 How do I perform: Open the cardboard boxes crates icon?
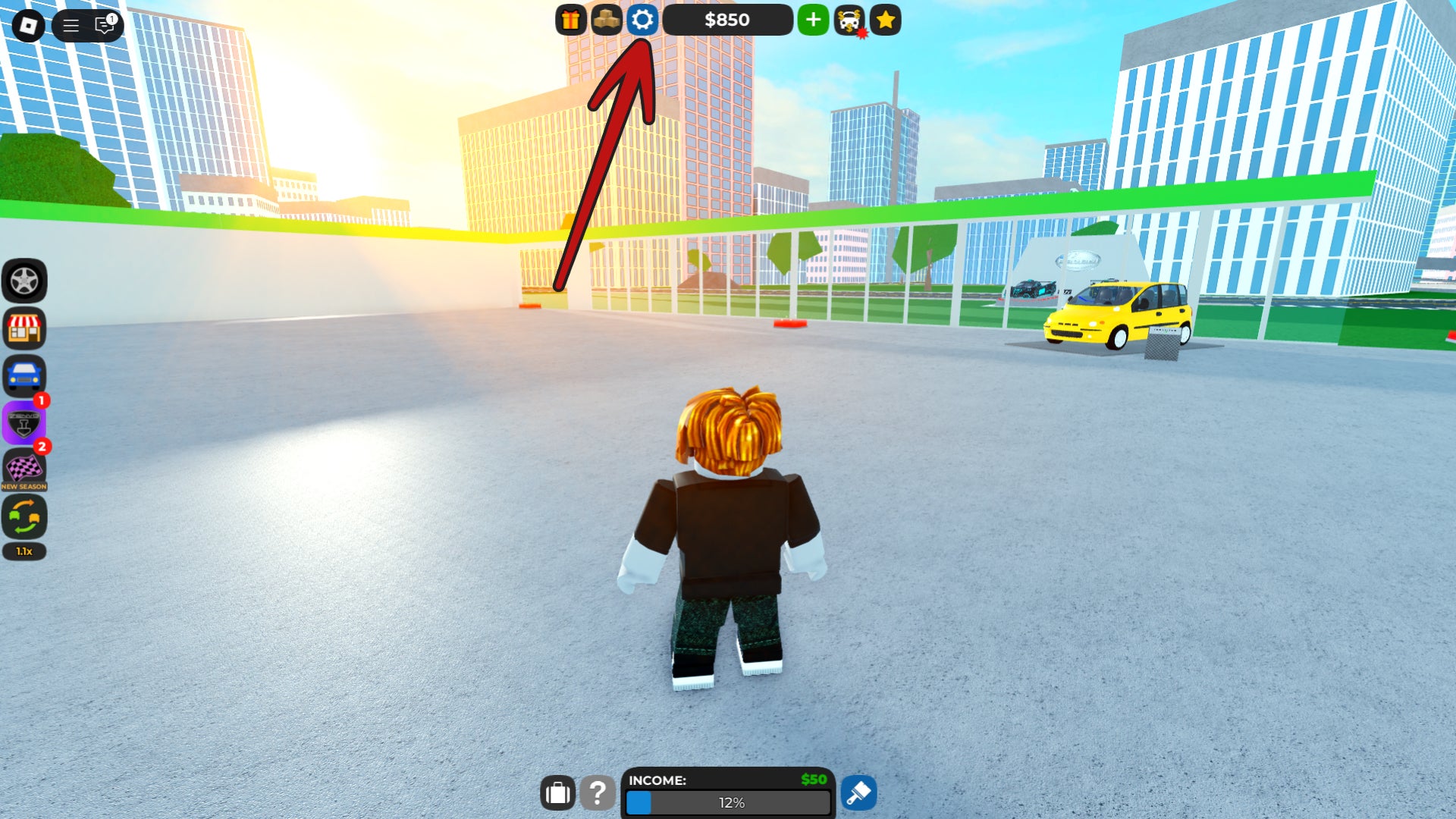pyautogui.click(x=607, y=20)
